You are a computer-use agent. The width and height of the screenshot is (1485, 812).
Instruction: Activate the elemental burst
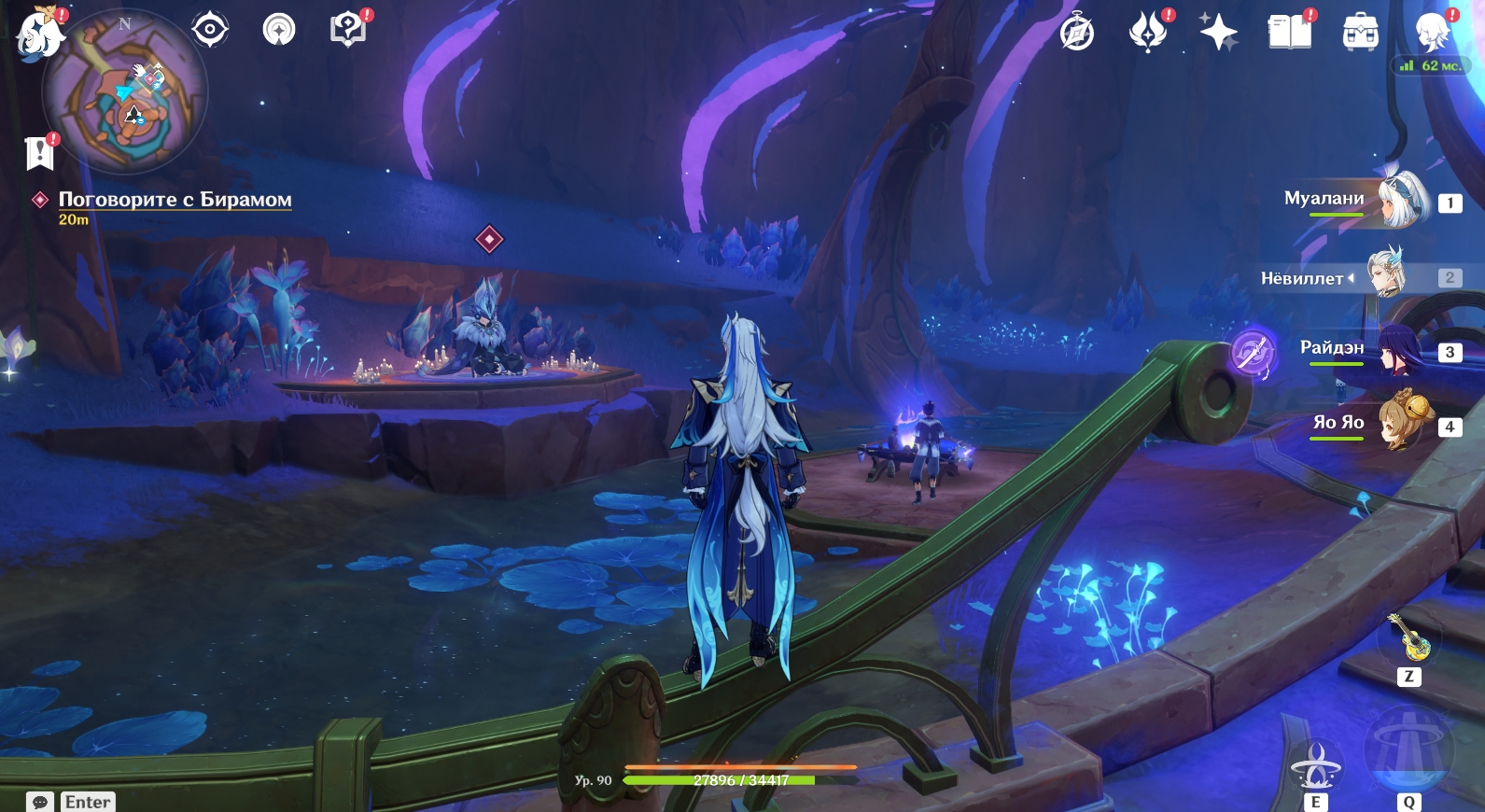click(x=1408, y=751)
